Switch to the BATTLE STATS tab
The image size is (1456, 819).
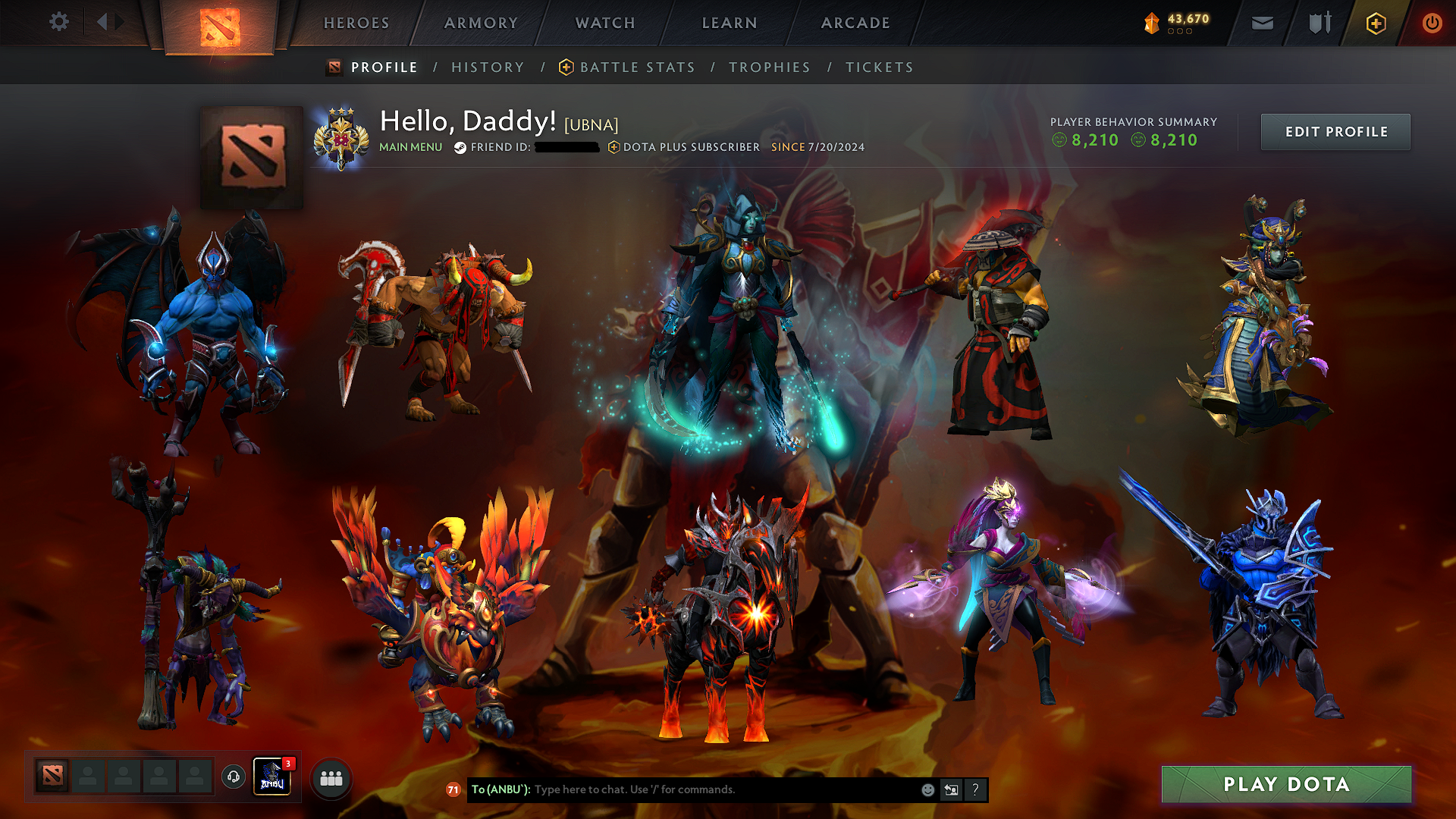pyautogui.click(x=636, y=67)
